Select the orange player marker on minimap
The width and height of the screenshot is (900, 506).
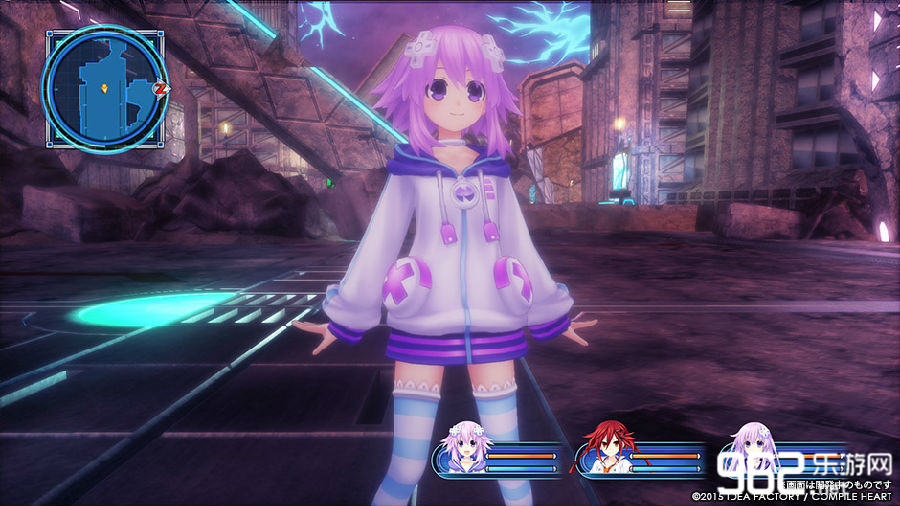[x=103, y=87]
